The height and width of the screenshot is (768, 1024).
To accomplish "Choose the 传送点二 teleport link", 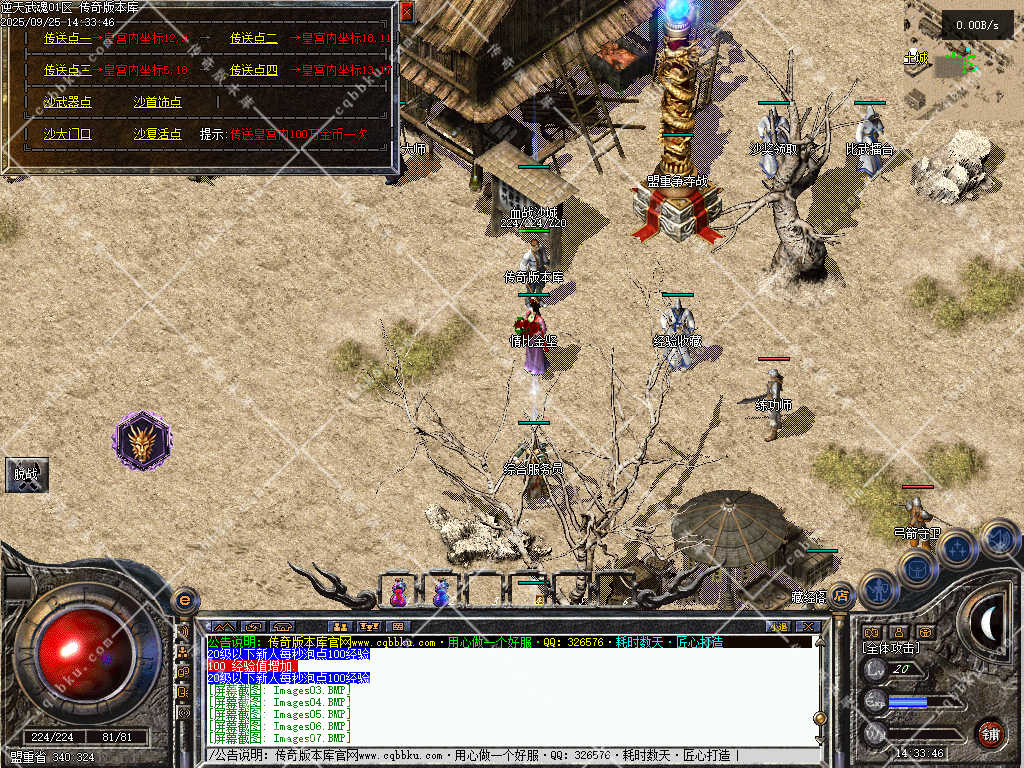I will [x=253, y=39].
